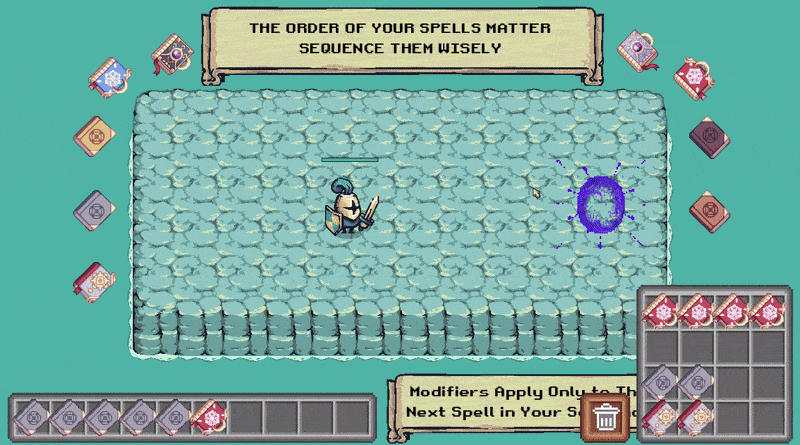This screenshot has height=445, width=800.
Task: Select the red snowflake book in the hotbar
Action: [208, 416]
